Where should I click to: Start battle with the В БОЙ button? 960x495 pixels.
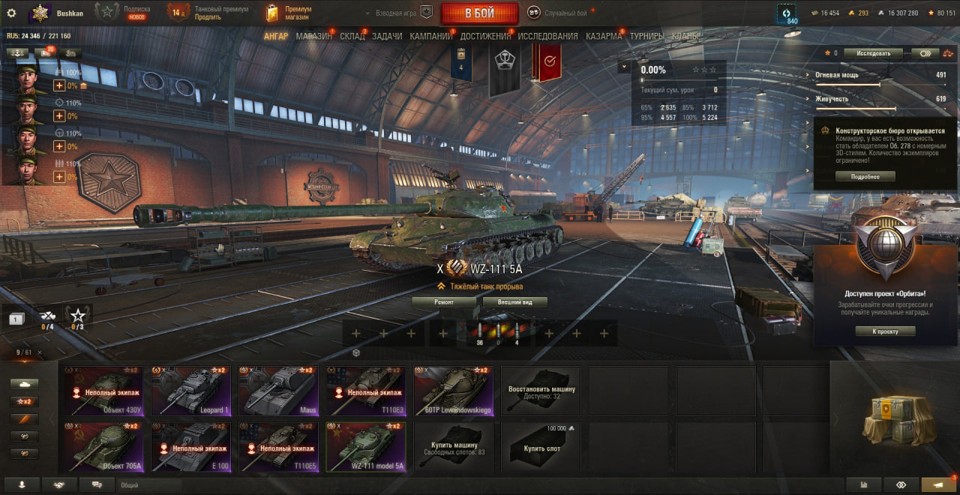click(479, 13)
